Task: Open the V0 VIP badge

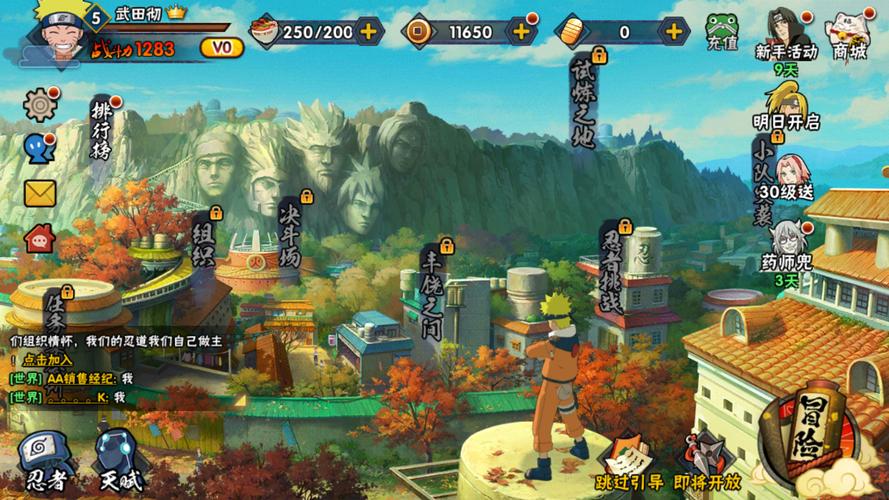Action: pyautogui.click(x=221, y=47)
